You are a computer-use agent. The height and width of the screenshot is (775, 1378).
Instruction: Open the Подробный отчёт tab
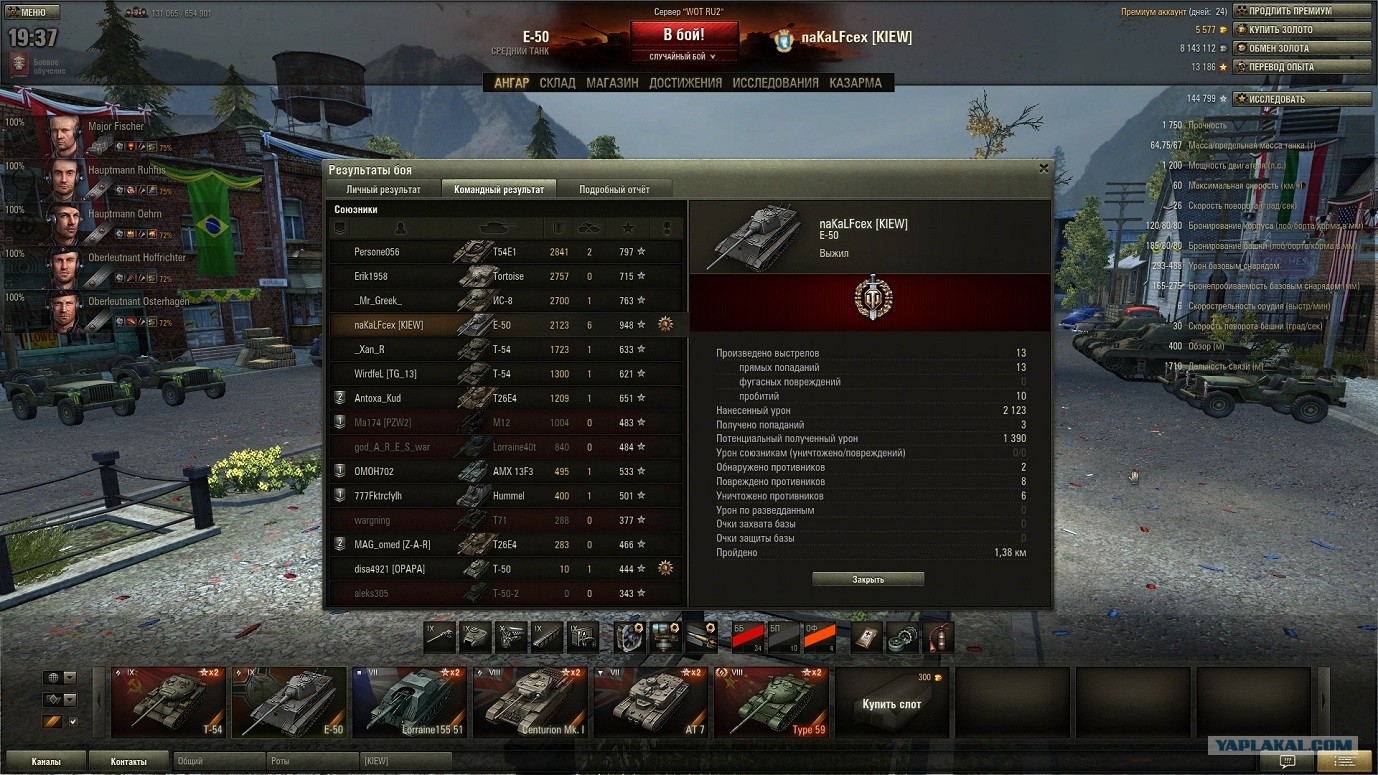pos(615,189)
